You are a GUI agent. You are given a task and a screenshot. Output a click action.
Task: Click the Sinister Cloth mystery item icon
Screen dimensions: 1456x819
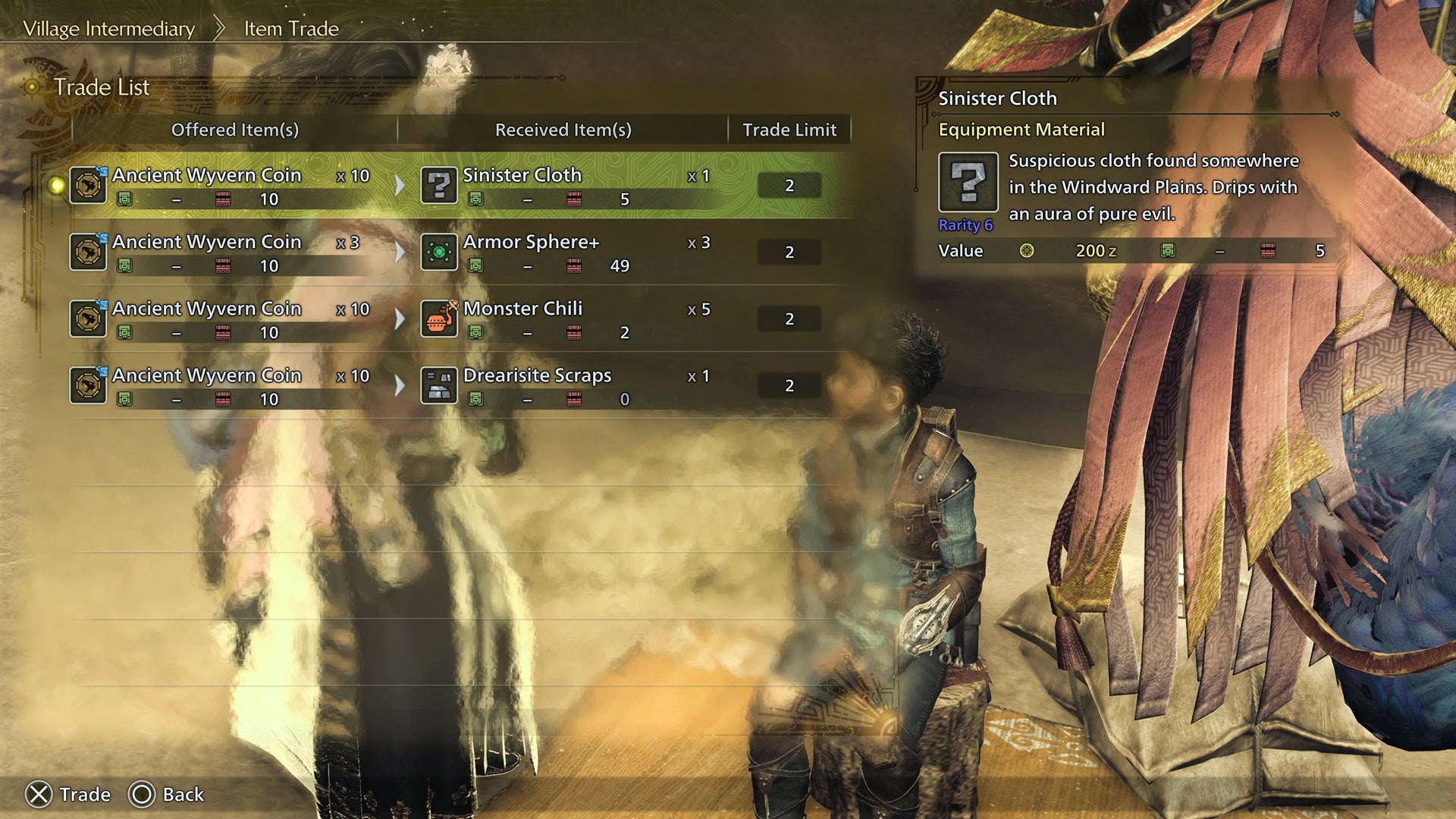[x=438, y=184]
